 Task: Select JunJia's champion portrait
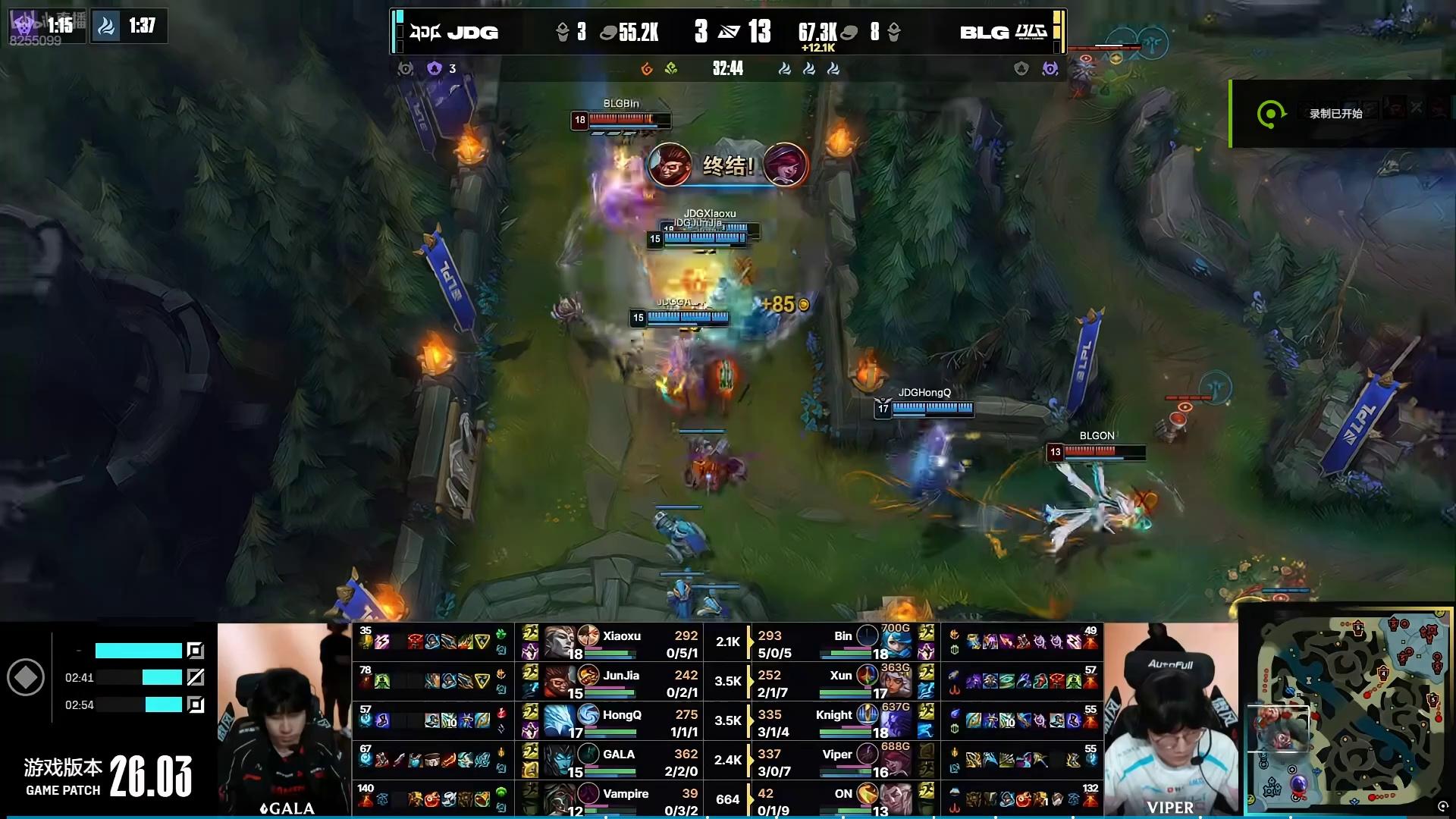tap(560, 681)
